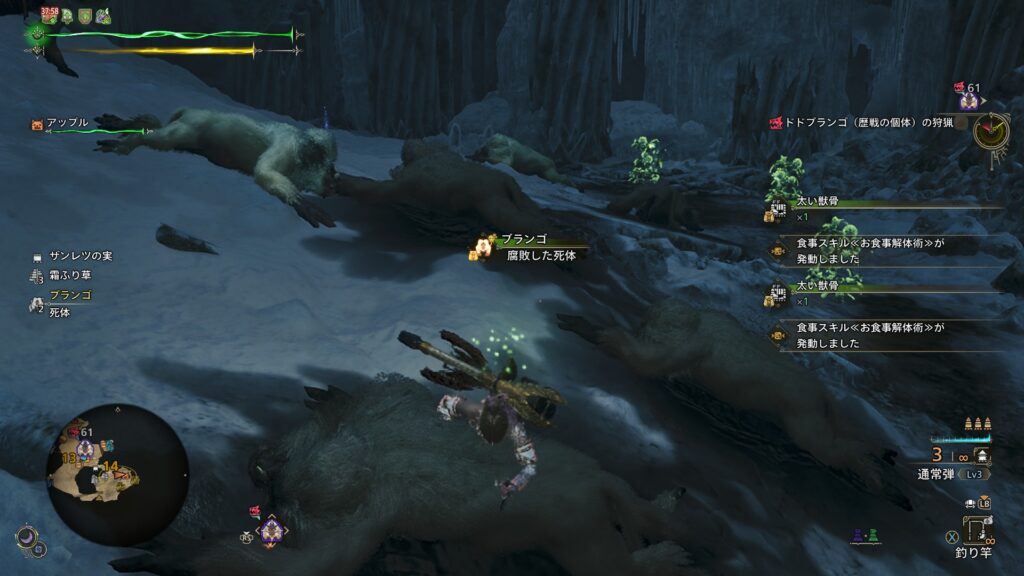This screenshot has height=576, width=1024.
Task: Click the target monster icon above the clock
Action: click(966, 98)
